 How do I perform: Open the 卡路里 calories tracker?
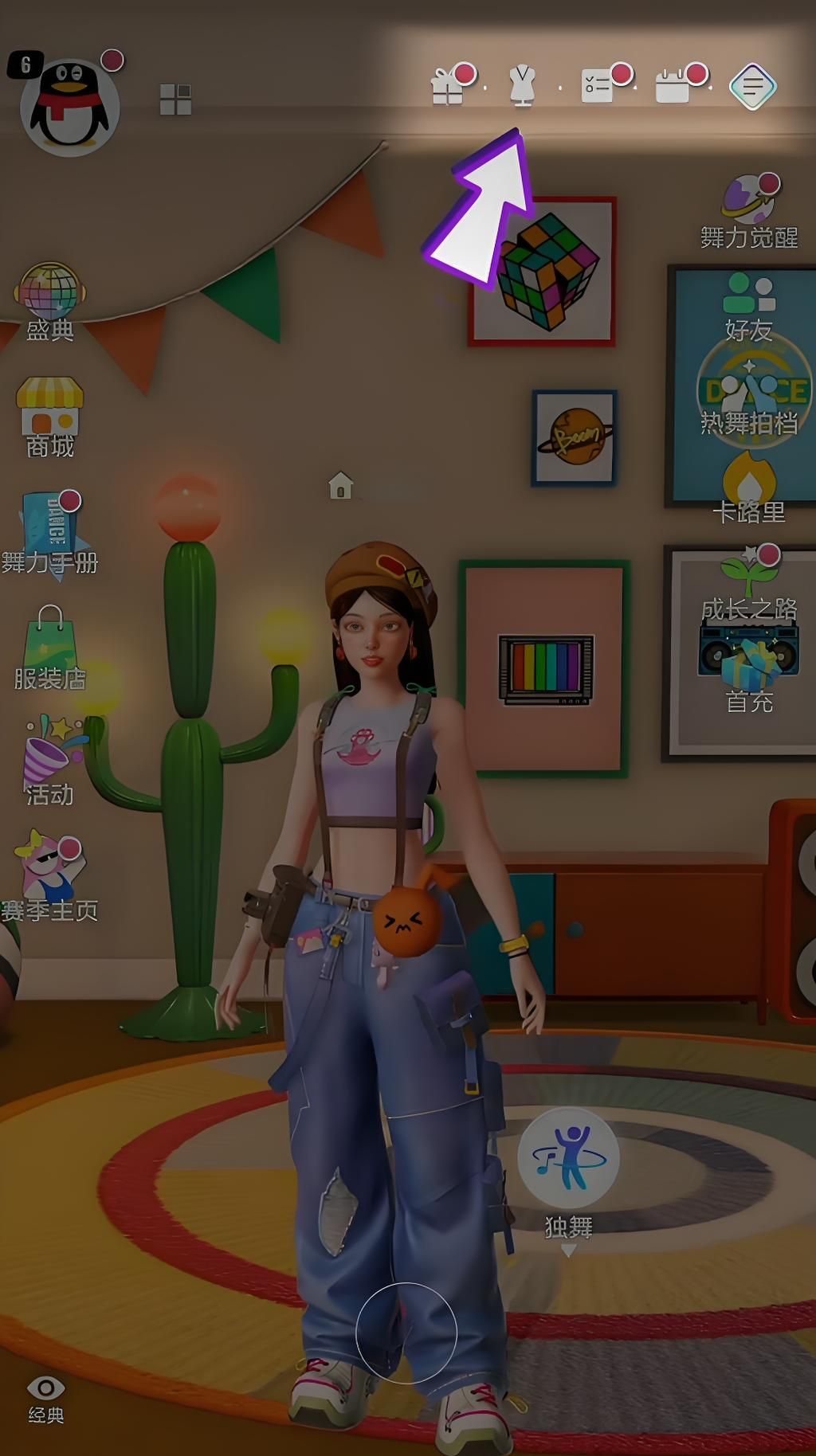point(748,487)
